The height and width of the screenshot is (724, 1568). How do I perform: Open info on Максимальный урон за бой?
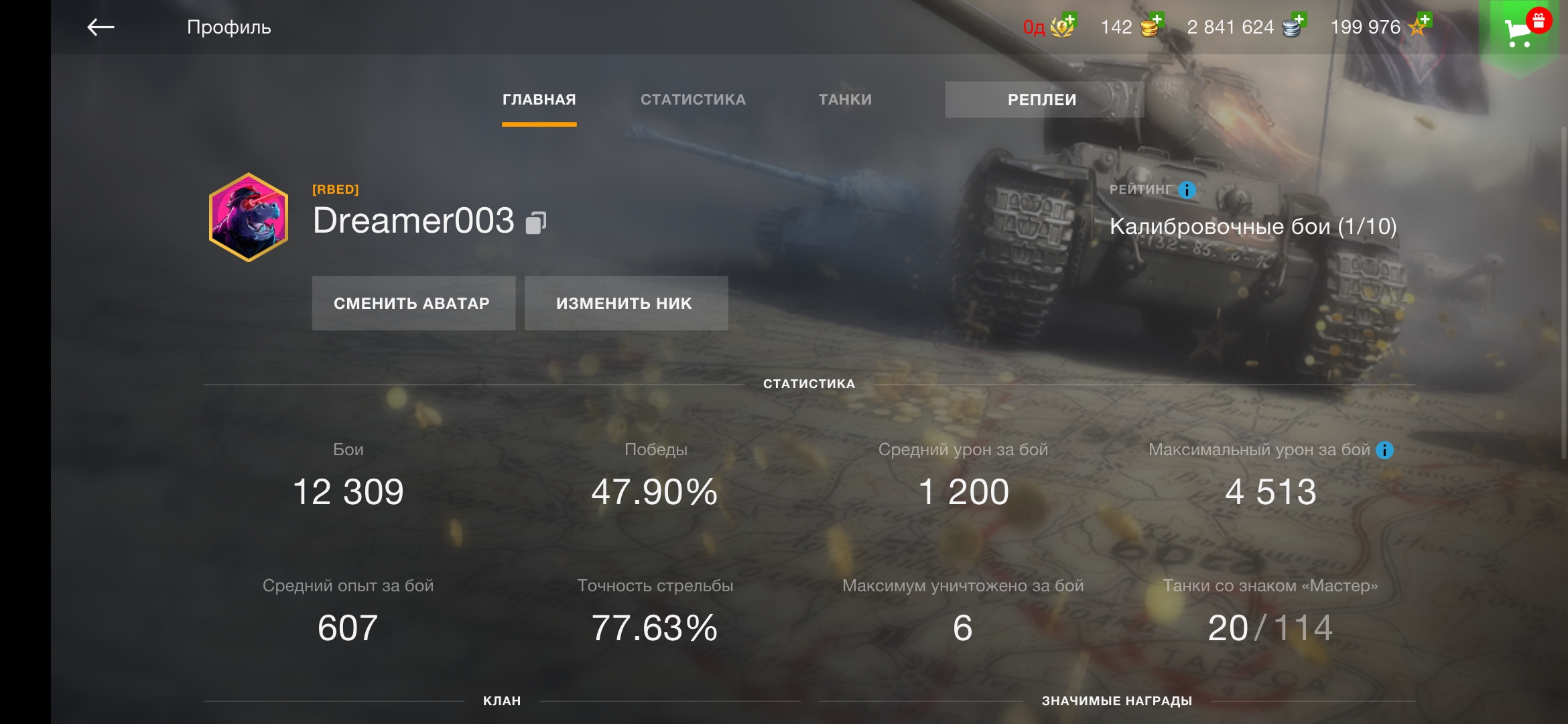click(1384, 450)
